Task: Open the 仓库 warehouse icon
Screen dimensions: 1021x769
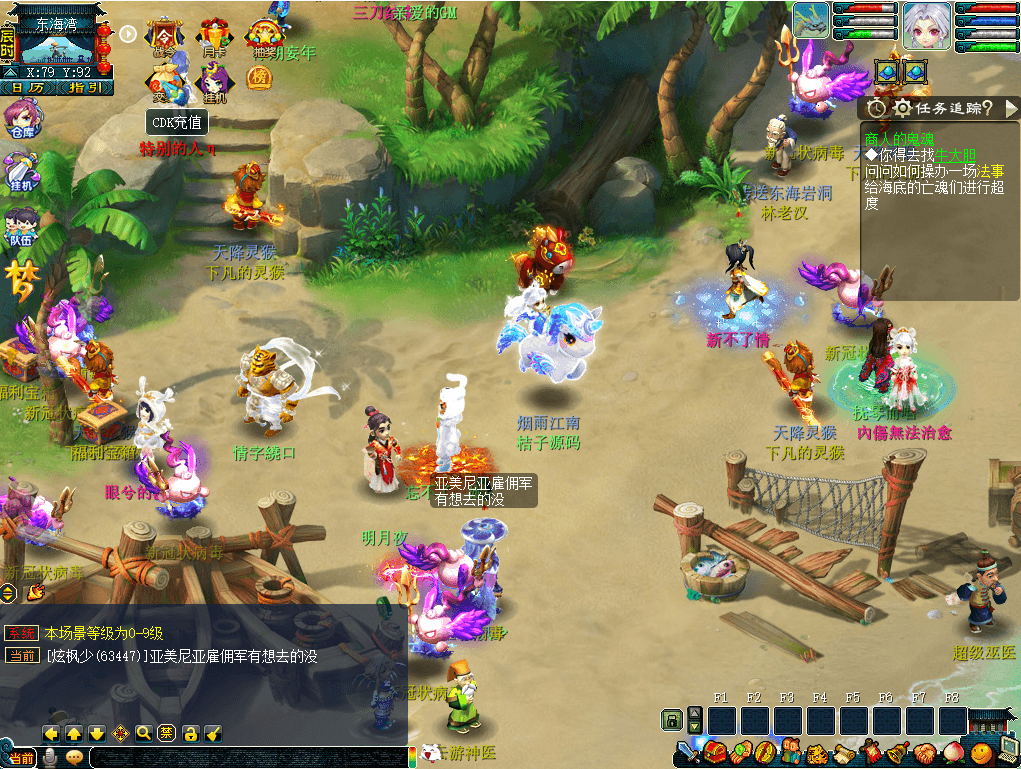Action: 21,118
